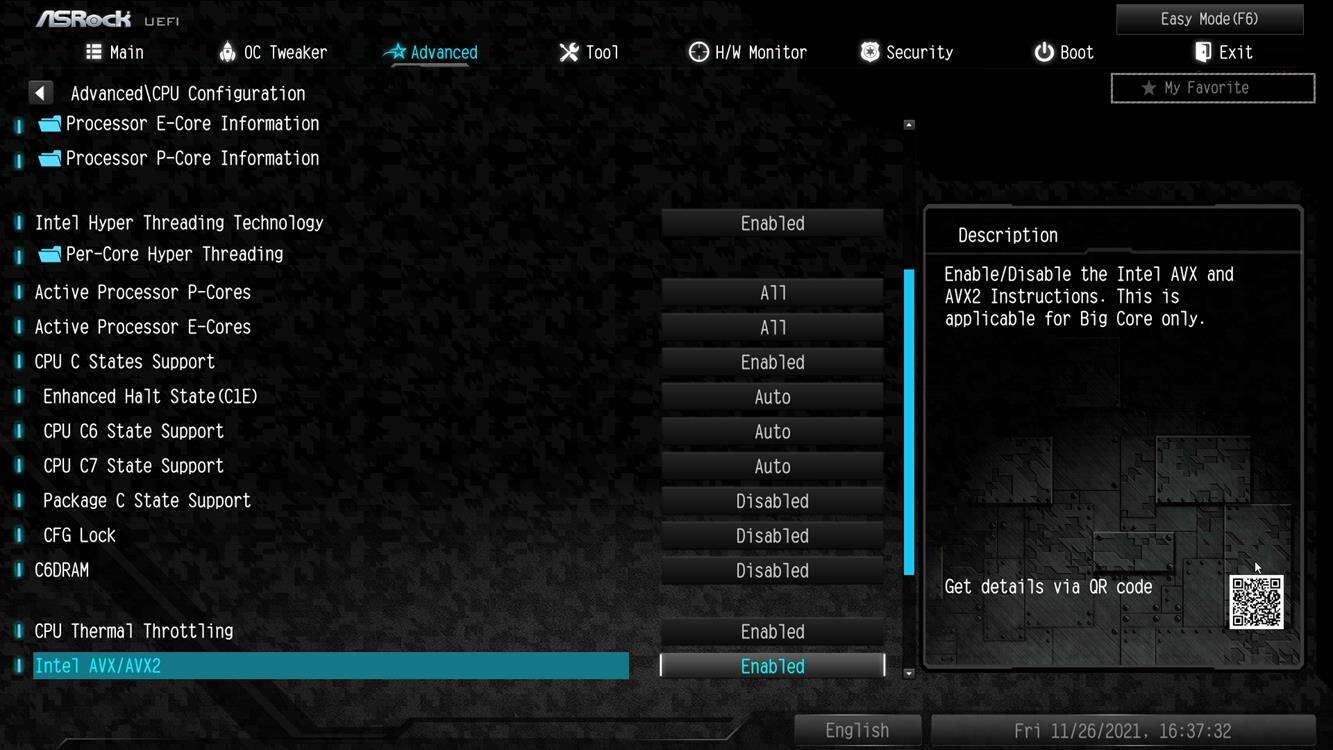Image resolution: width=1333 pixels, height=750 pixels.
Task: Click the back arrow to return to Advanced menu
Action: click(x=40, y=92)
